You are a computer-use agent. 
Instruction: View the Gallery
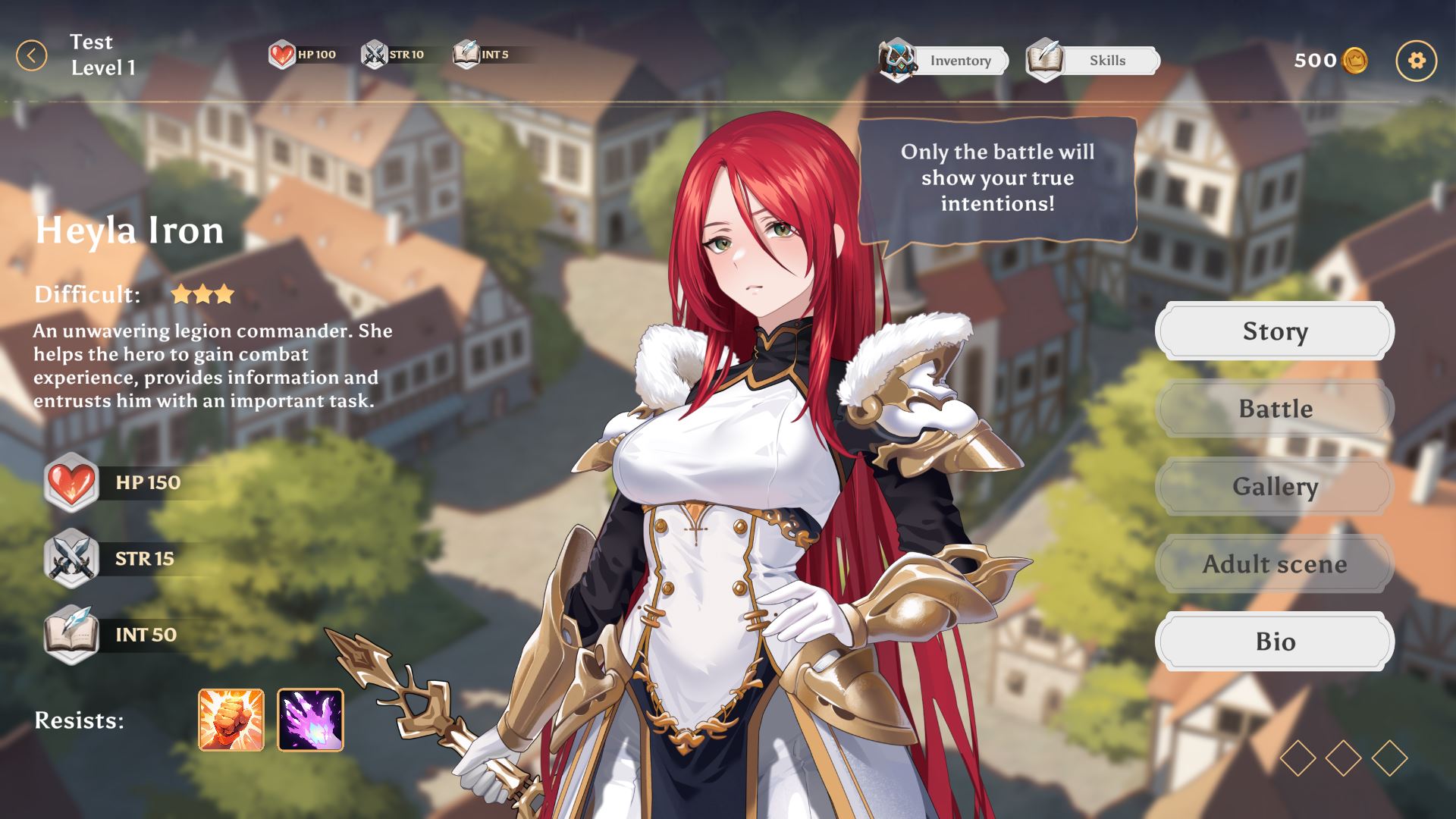click(x=1274, y=486)
